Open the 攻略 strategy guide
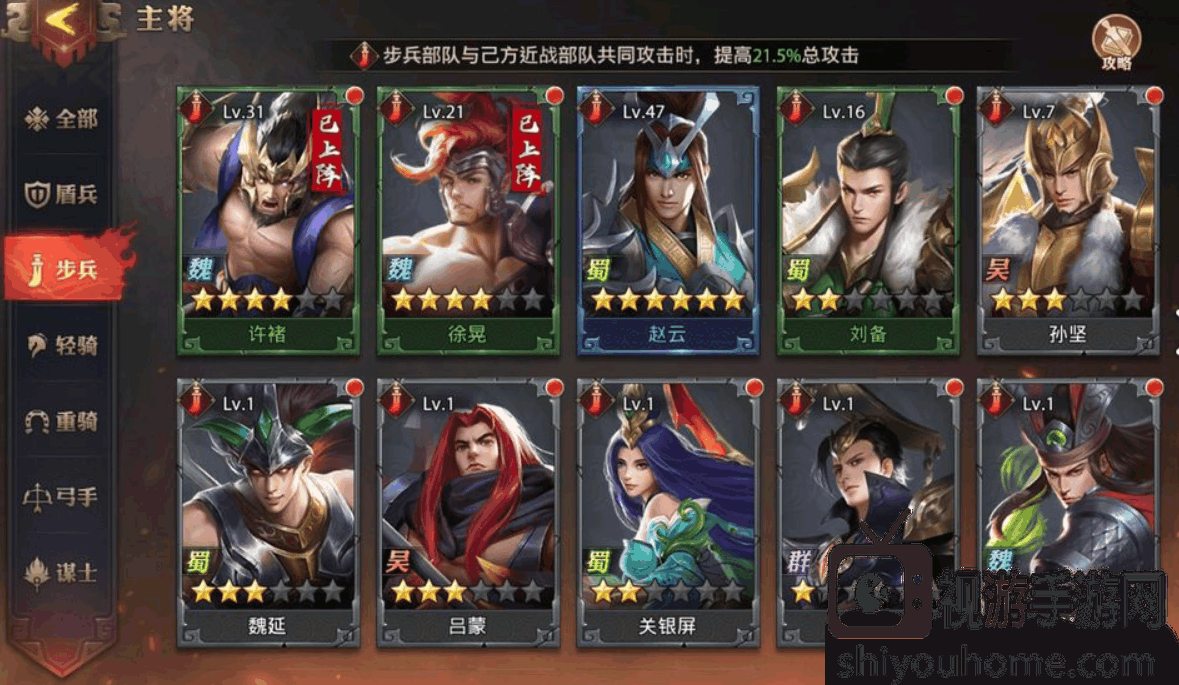The width and height of the screenshot is (1179, 685). click(1116, 43)
